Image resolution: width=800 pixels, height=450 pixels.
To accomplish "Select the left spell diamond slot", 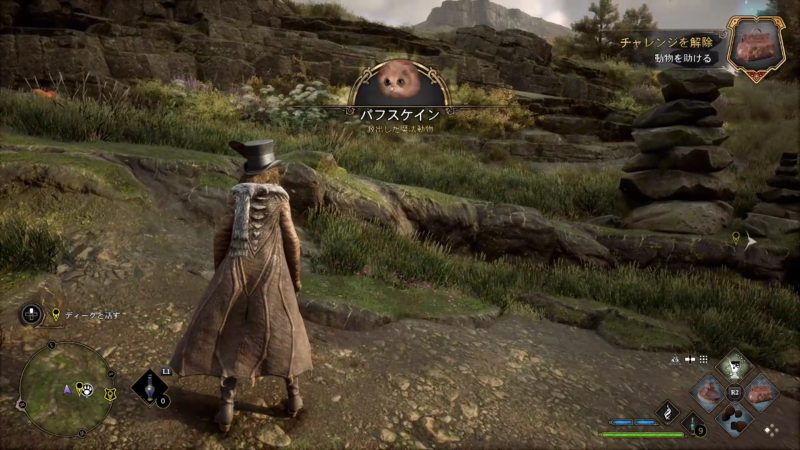I will click(x=708, y=392).
